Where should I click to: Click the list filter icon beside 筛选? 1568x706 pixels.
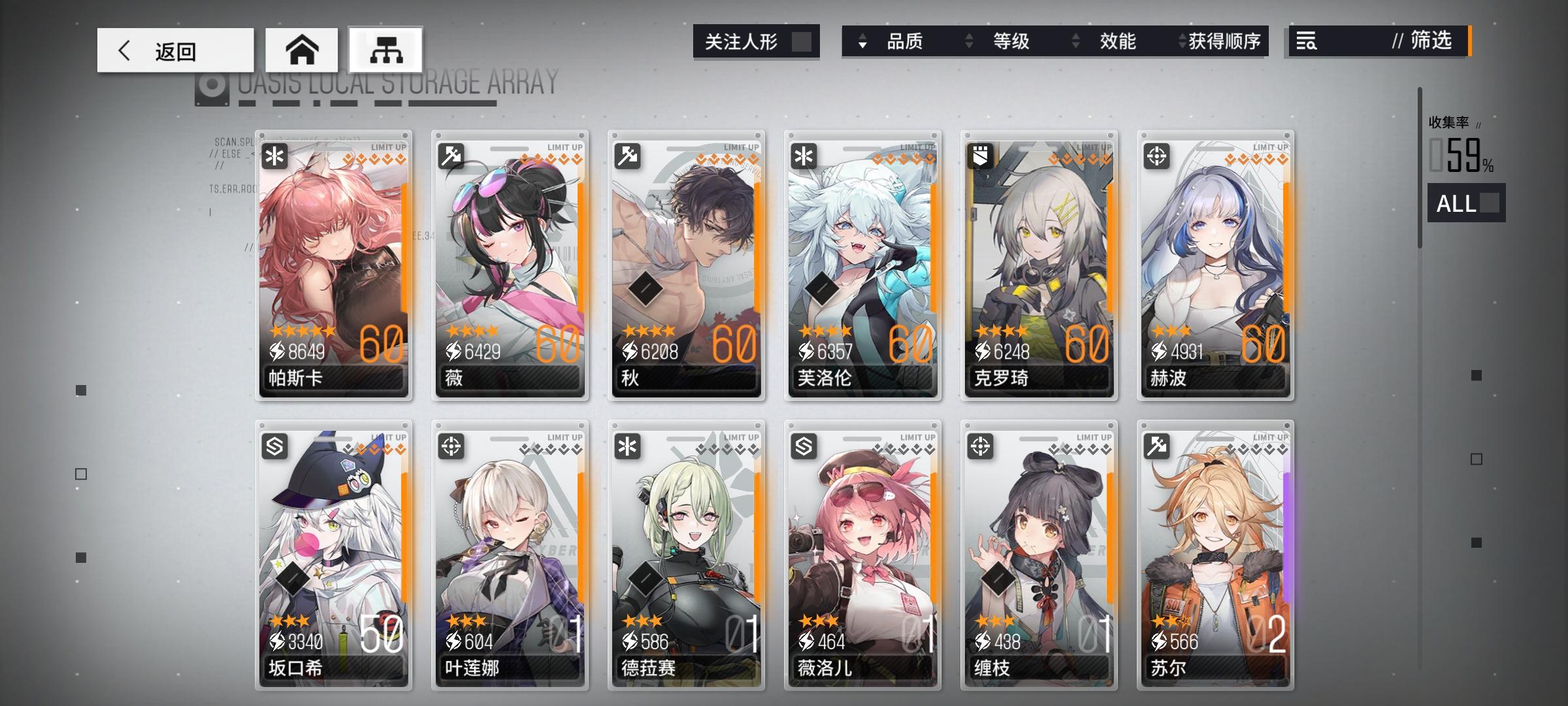pyautogui.click(x=1307, y=42)
